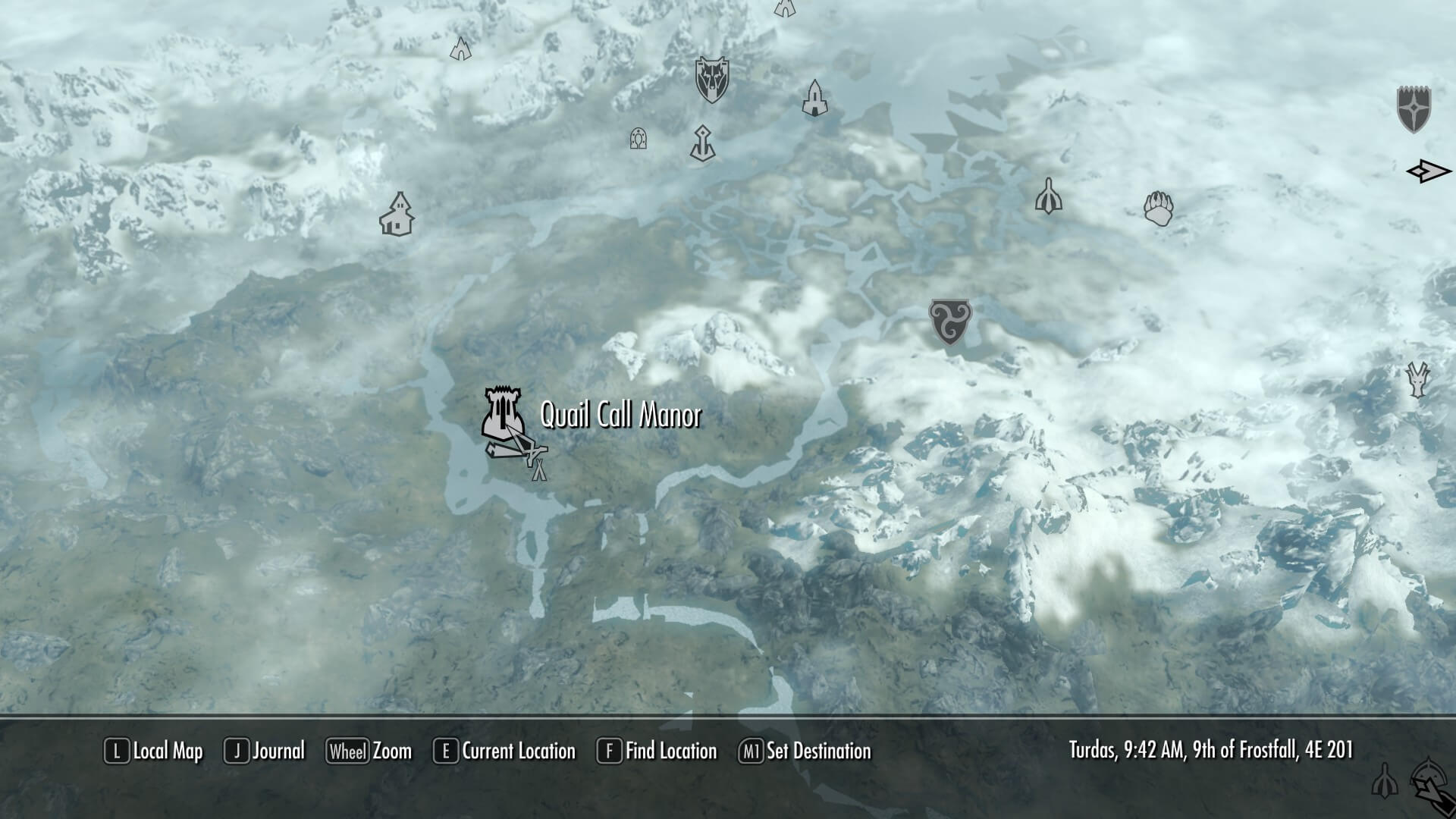Click the Zoom control label
Viewport: 1456px width, 819px height.
(369, 752)
